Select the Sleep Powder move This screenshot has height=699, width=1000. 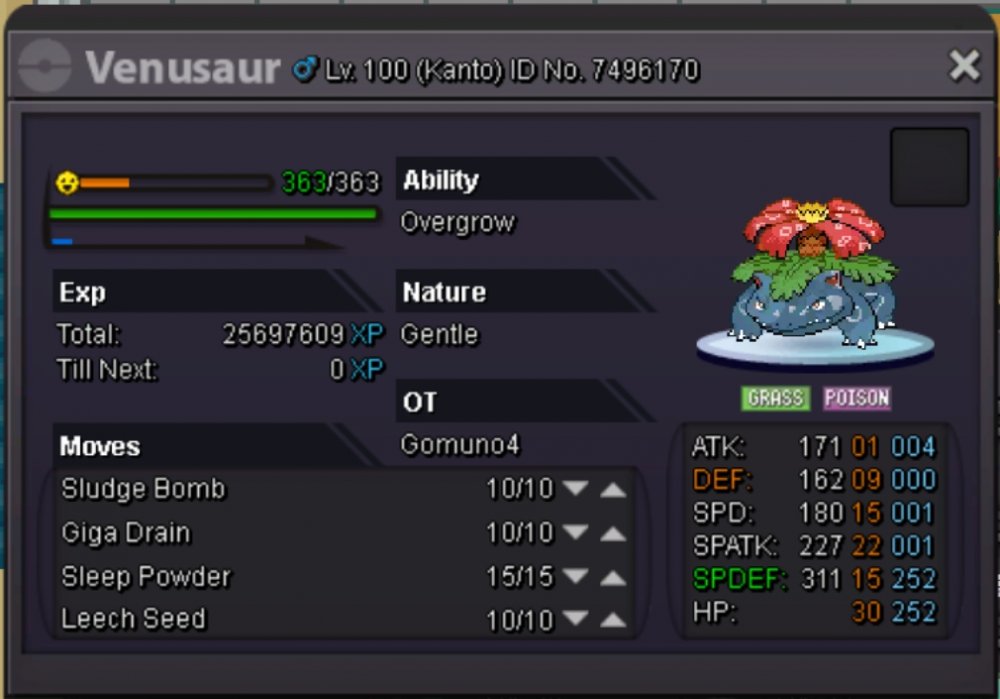(x=146, y=577)
